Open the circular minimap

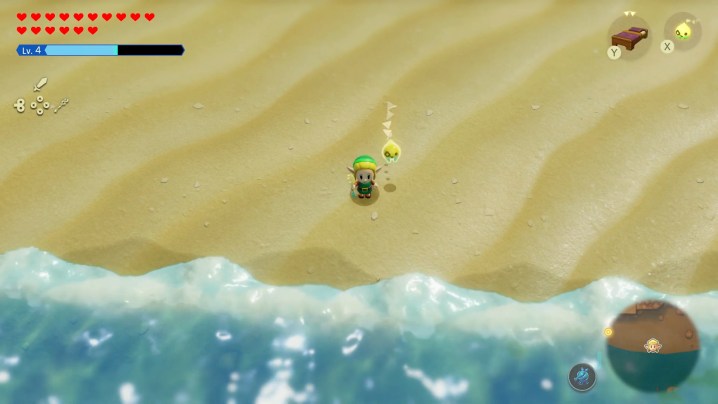pyautogui.click(x=652, y=345)
